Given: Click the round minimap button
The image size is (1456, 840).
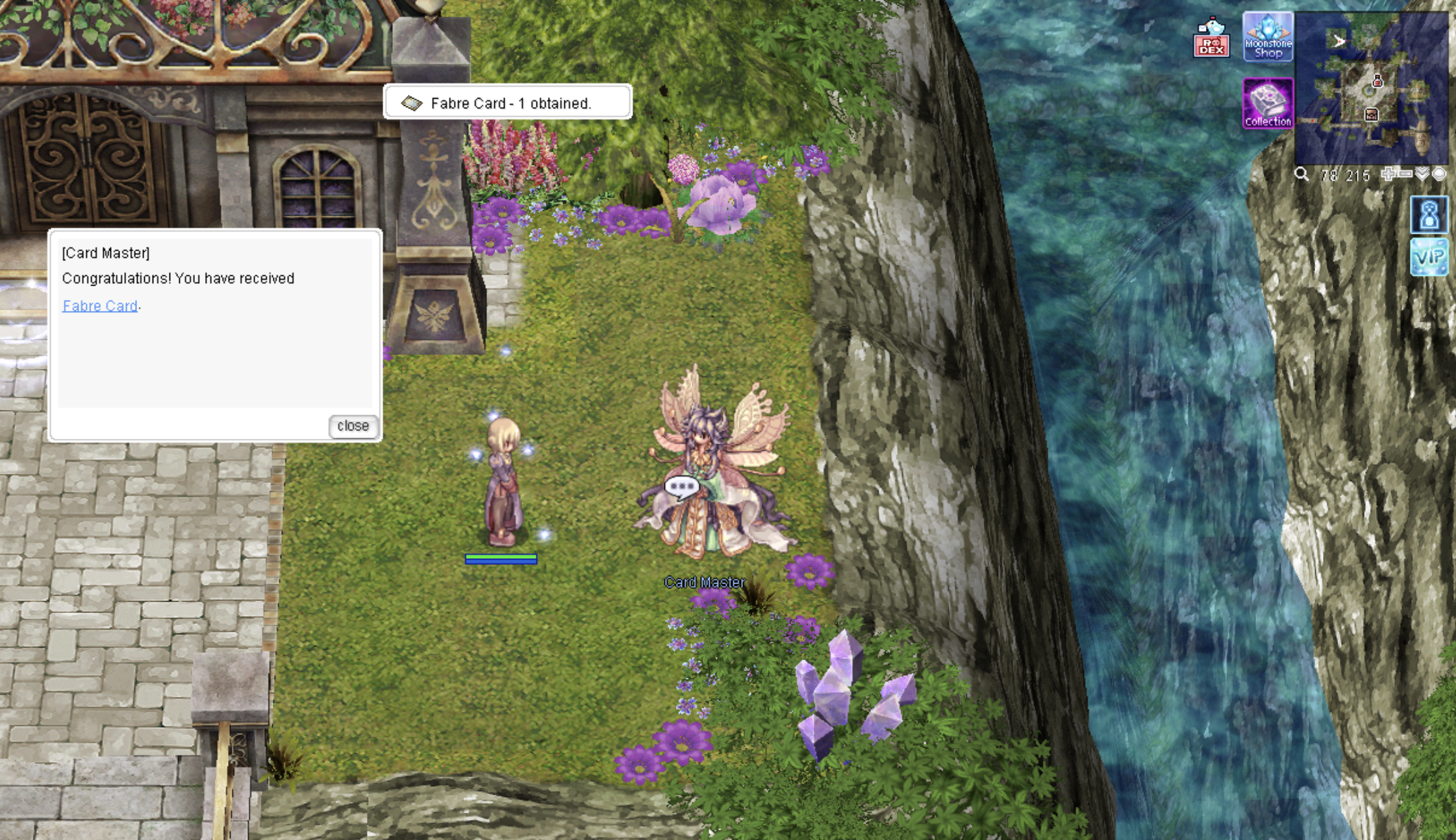Looking at the screenshot, I should point(1439,173).
